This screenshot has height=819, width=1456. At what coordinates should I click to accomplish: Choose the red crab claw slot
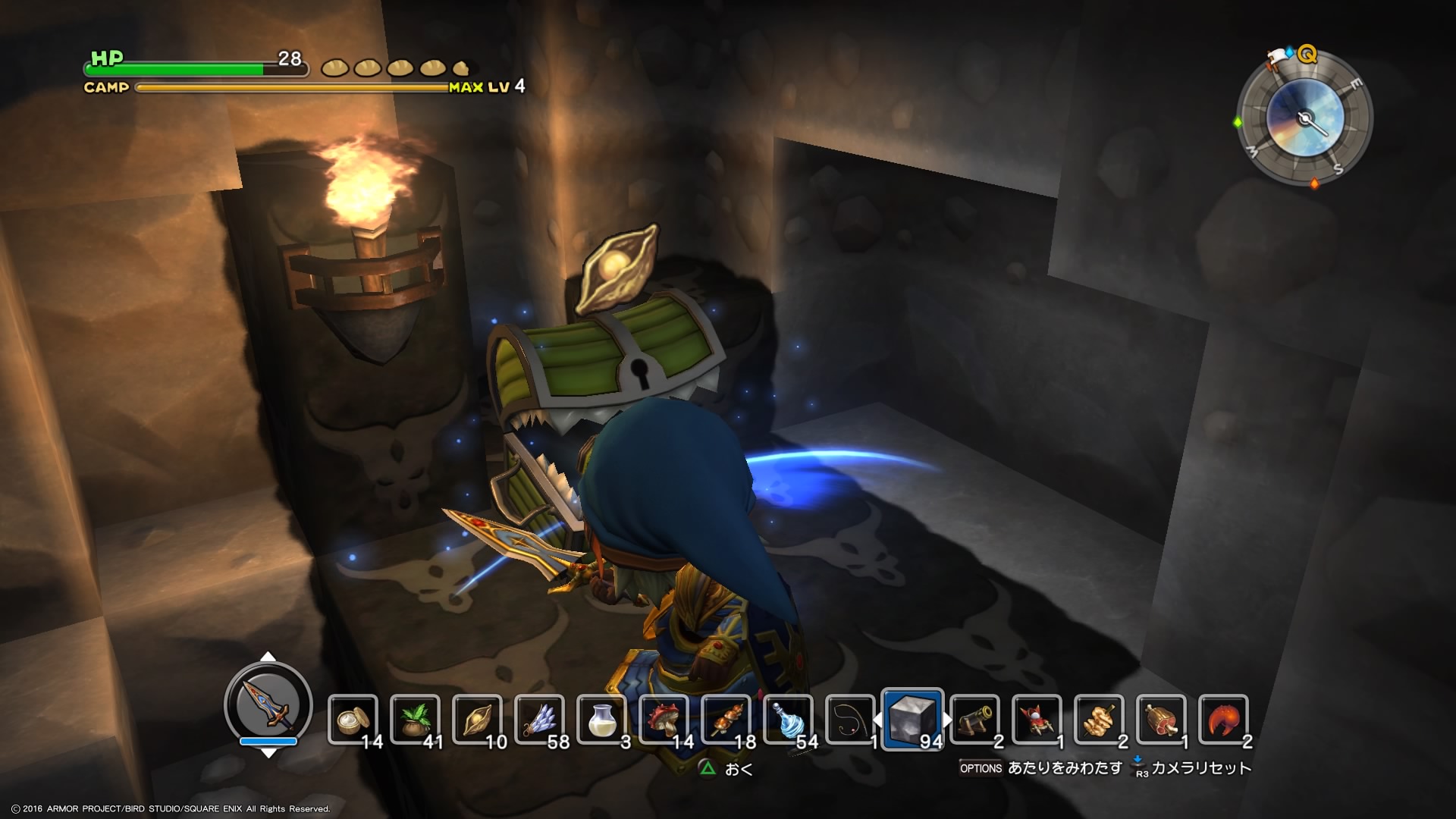1223,720
